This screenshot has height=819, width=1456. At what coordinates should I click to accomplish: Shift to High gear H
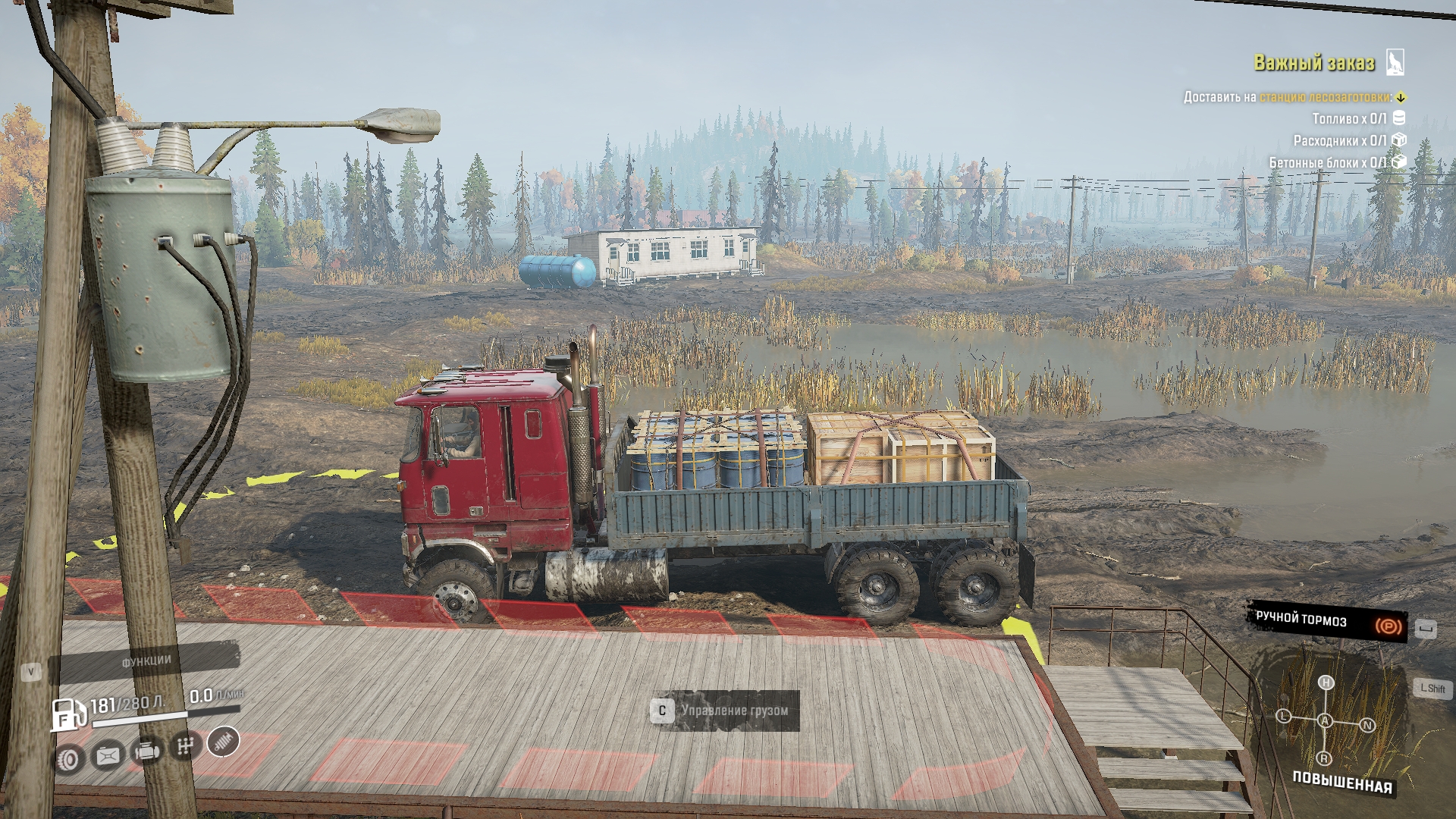click(1326, 682)
